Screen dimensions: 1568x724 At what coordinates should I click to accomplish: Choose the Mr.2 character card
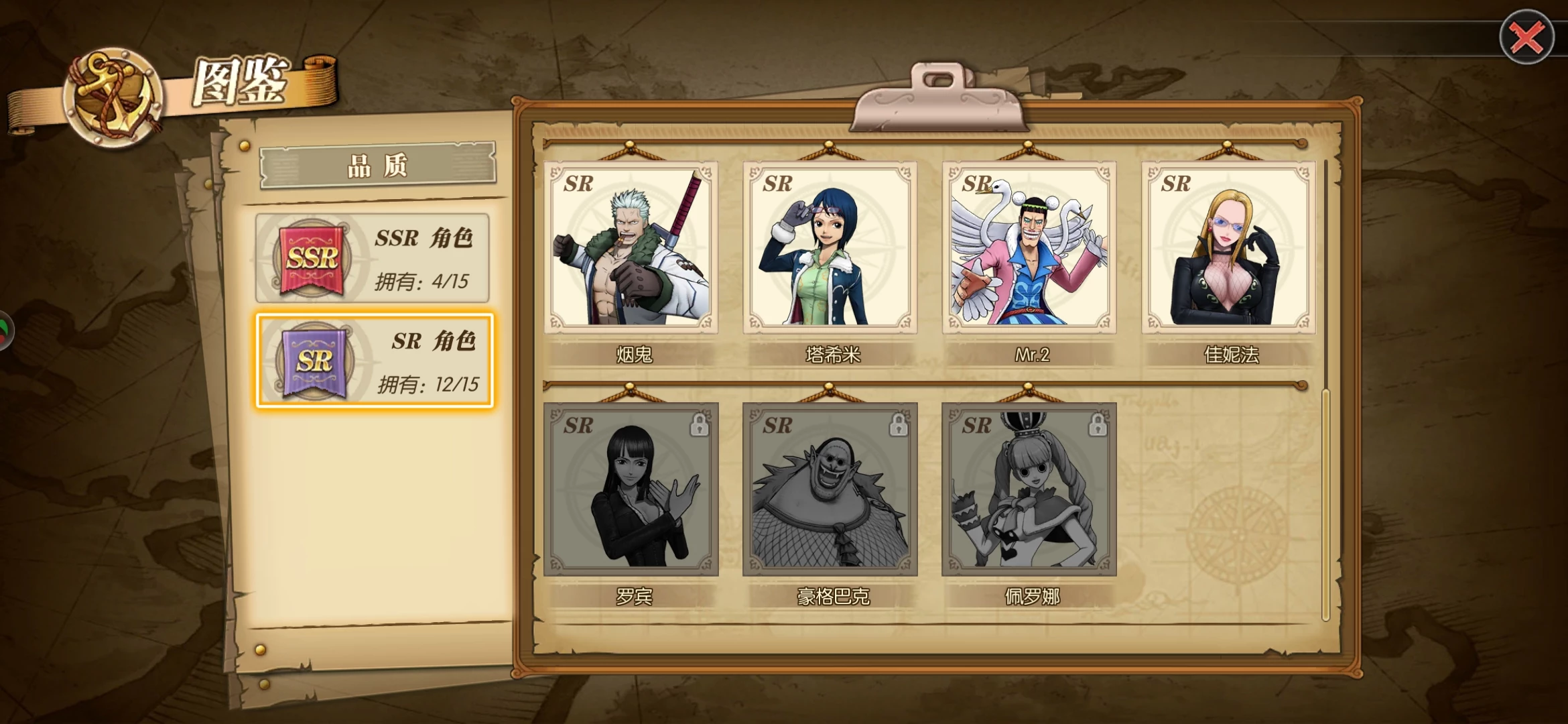click(1029, 248)
